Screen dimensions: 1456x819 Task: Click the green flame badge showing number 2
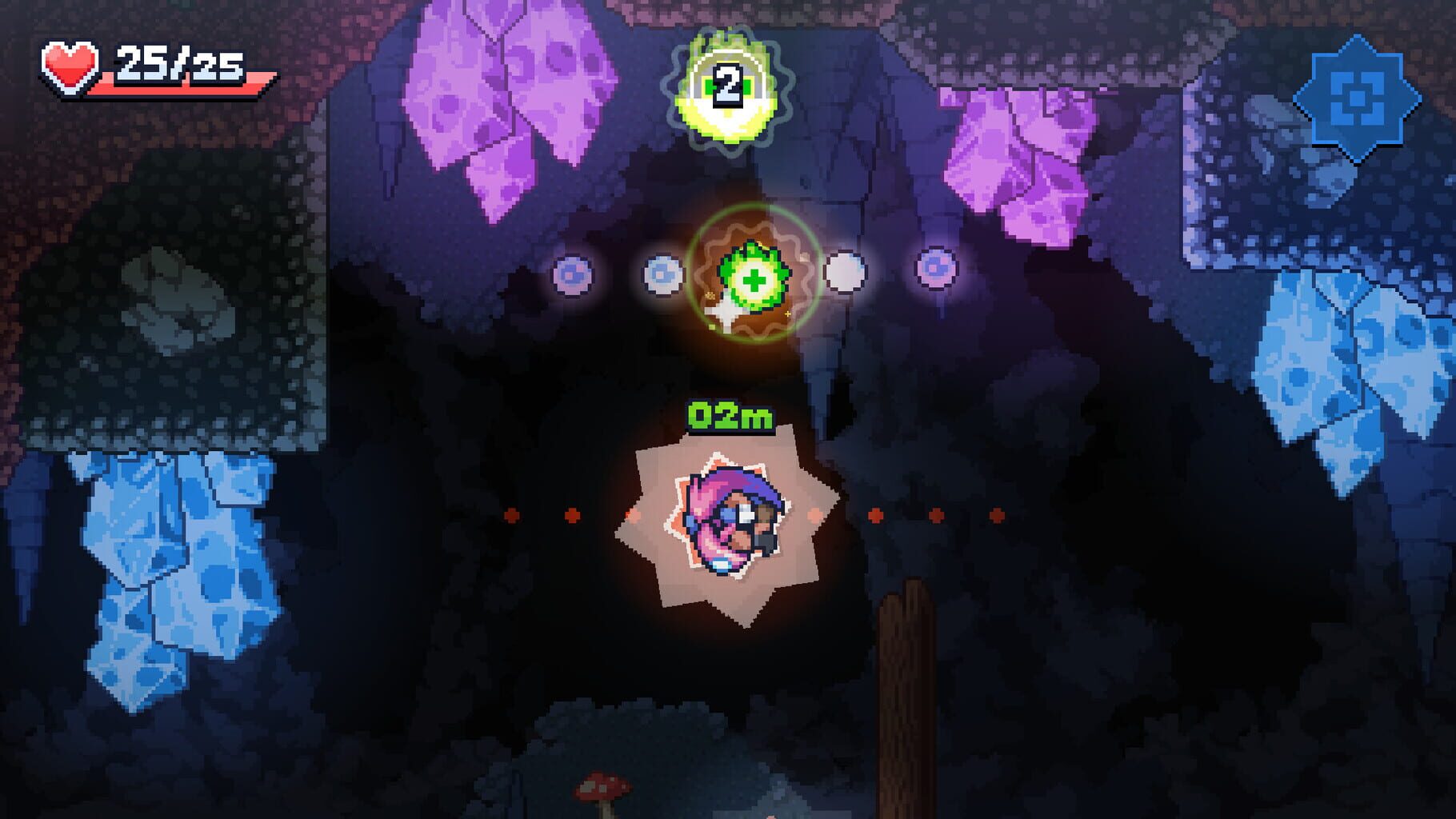726,84
